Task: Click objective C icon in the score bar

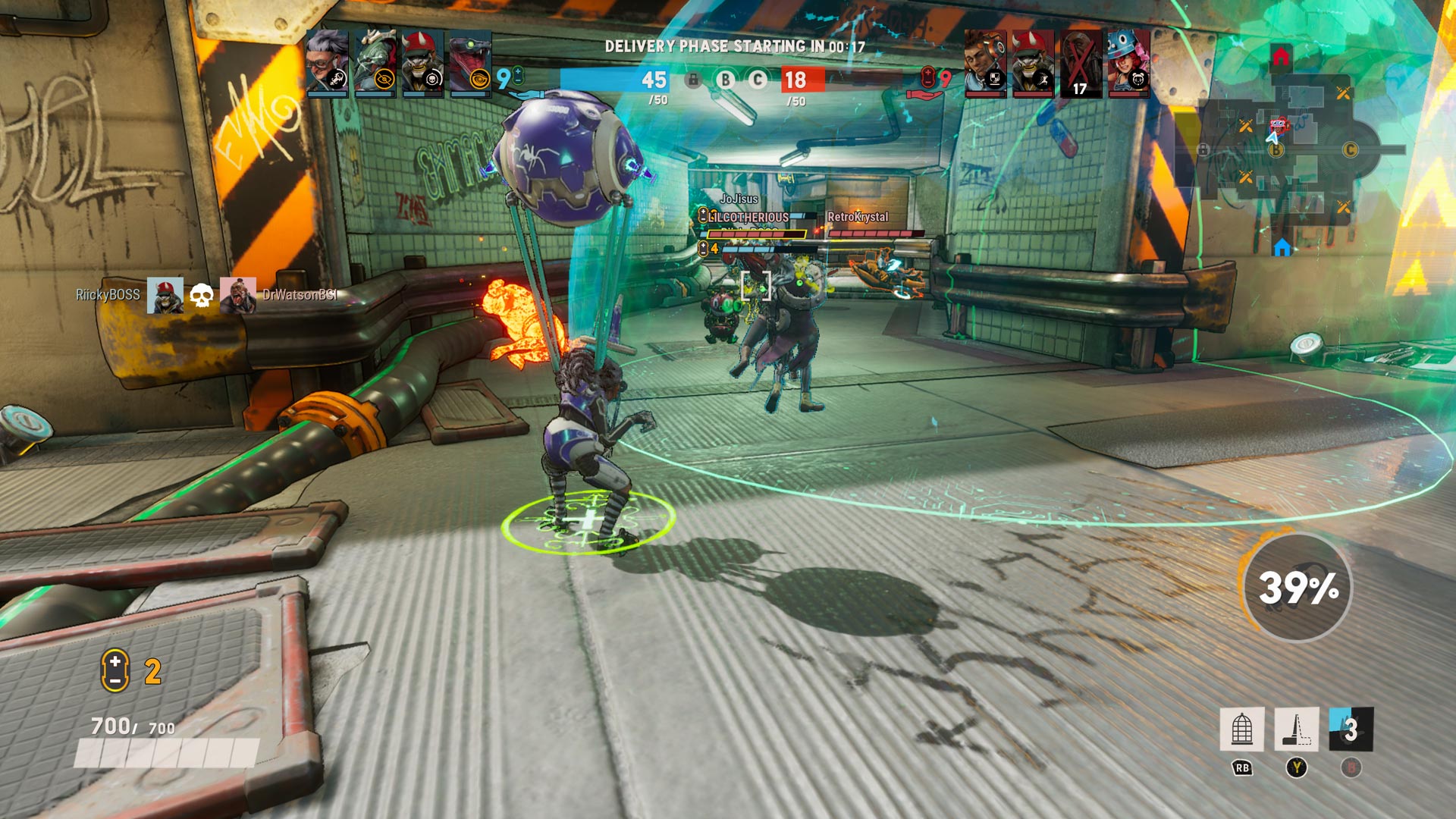Action: (758, 80)
